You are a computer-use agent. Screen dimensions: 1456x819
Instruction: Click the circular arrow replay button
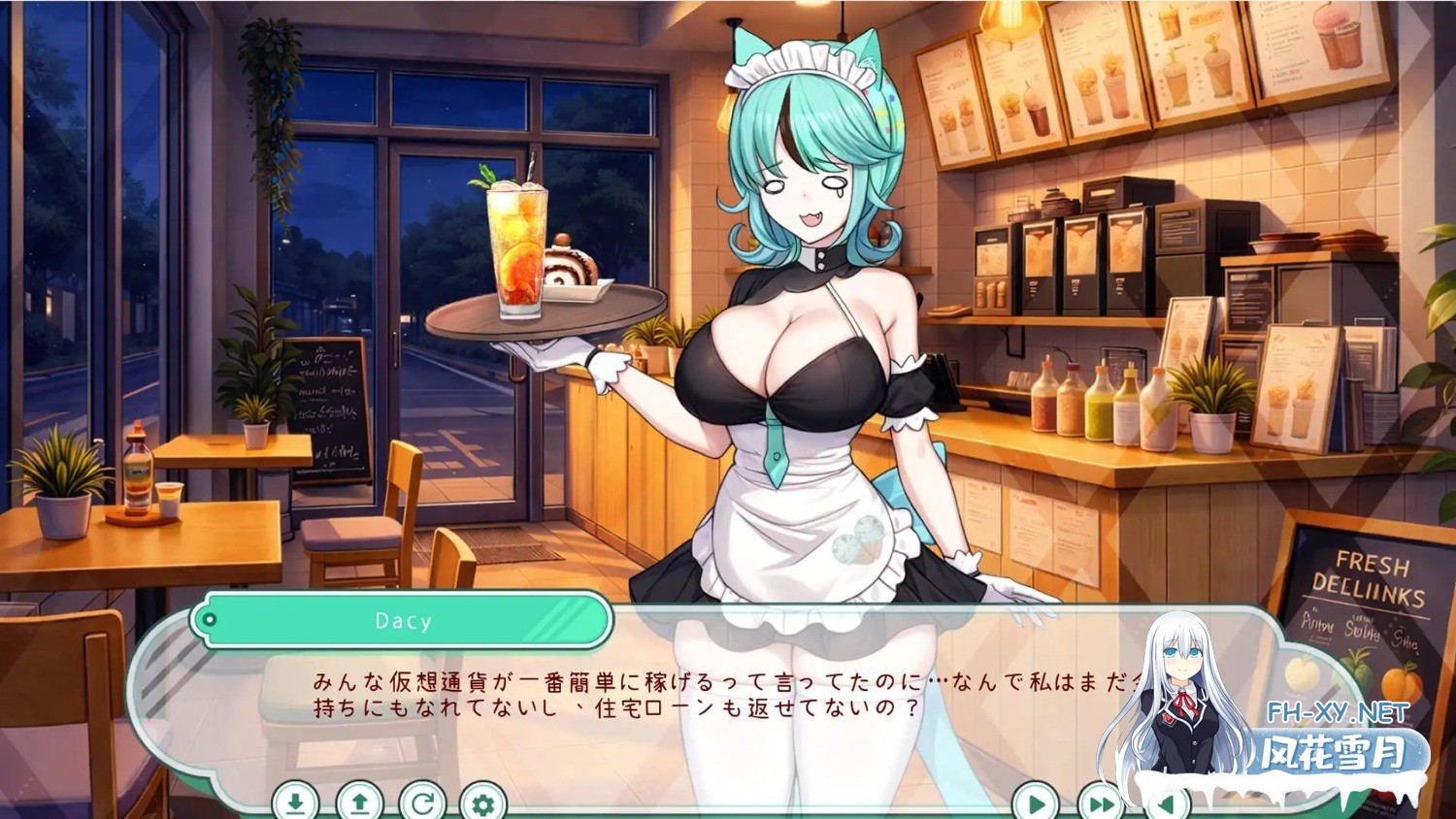point(422,803)
